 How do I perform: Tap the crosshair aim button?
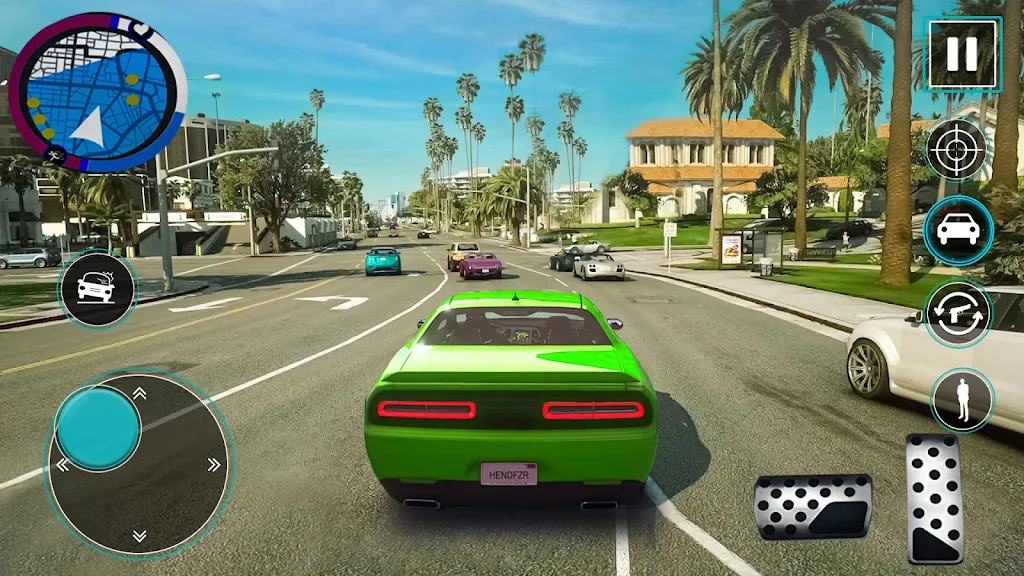(x=956, y=150)
